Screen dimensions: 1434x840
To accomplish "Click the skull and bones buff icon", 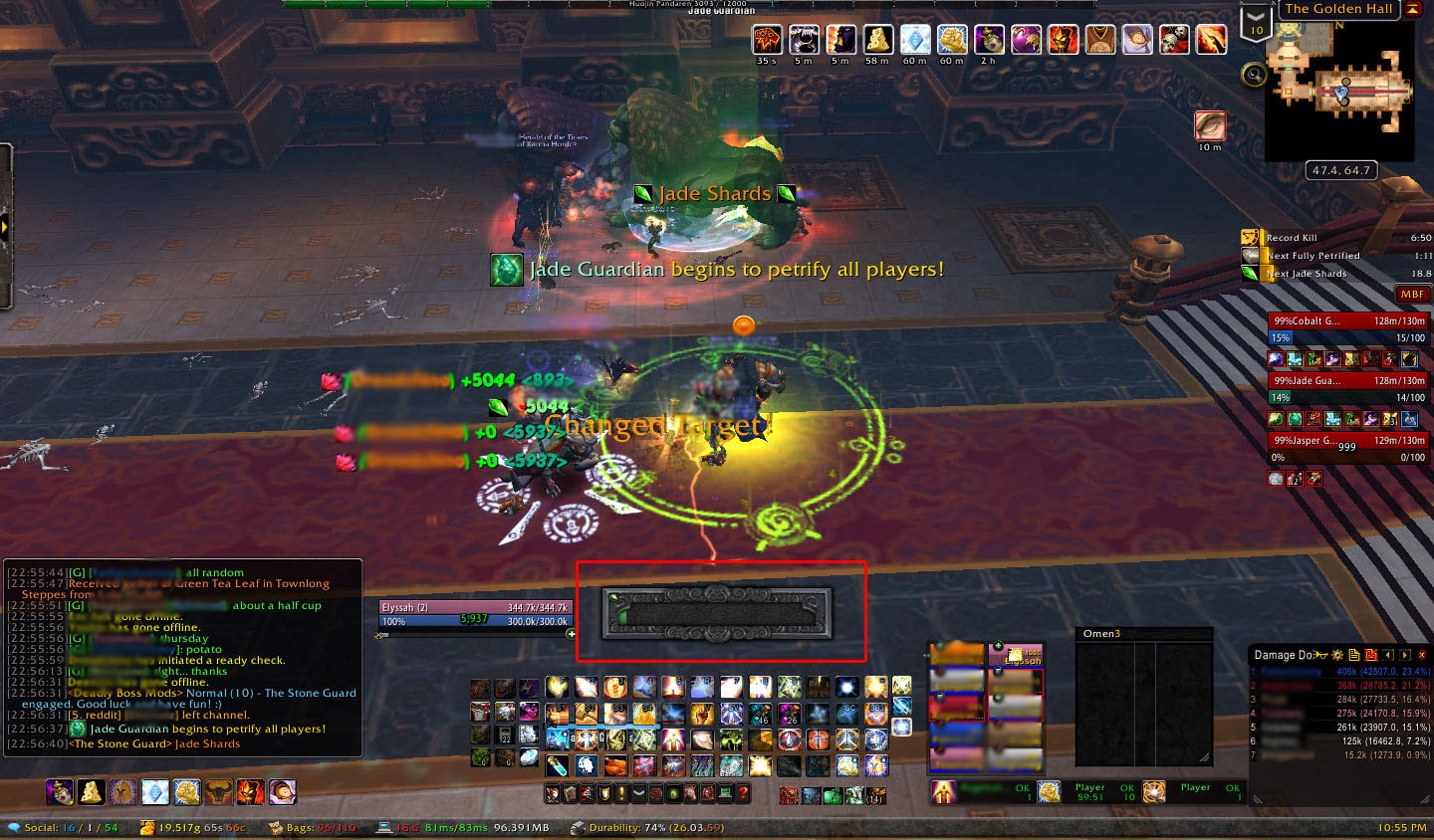I will 1174,40.
